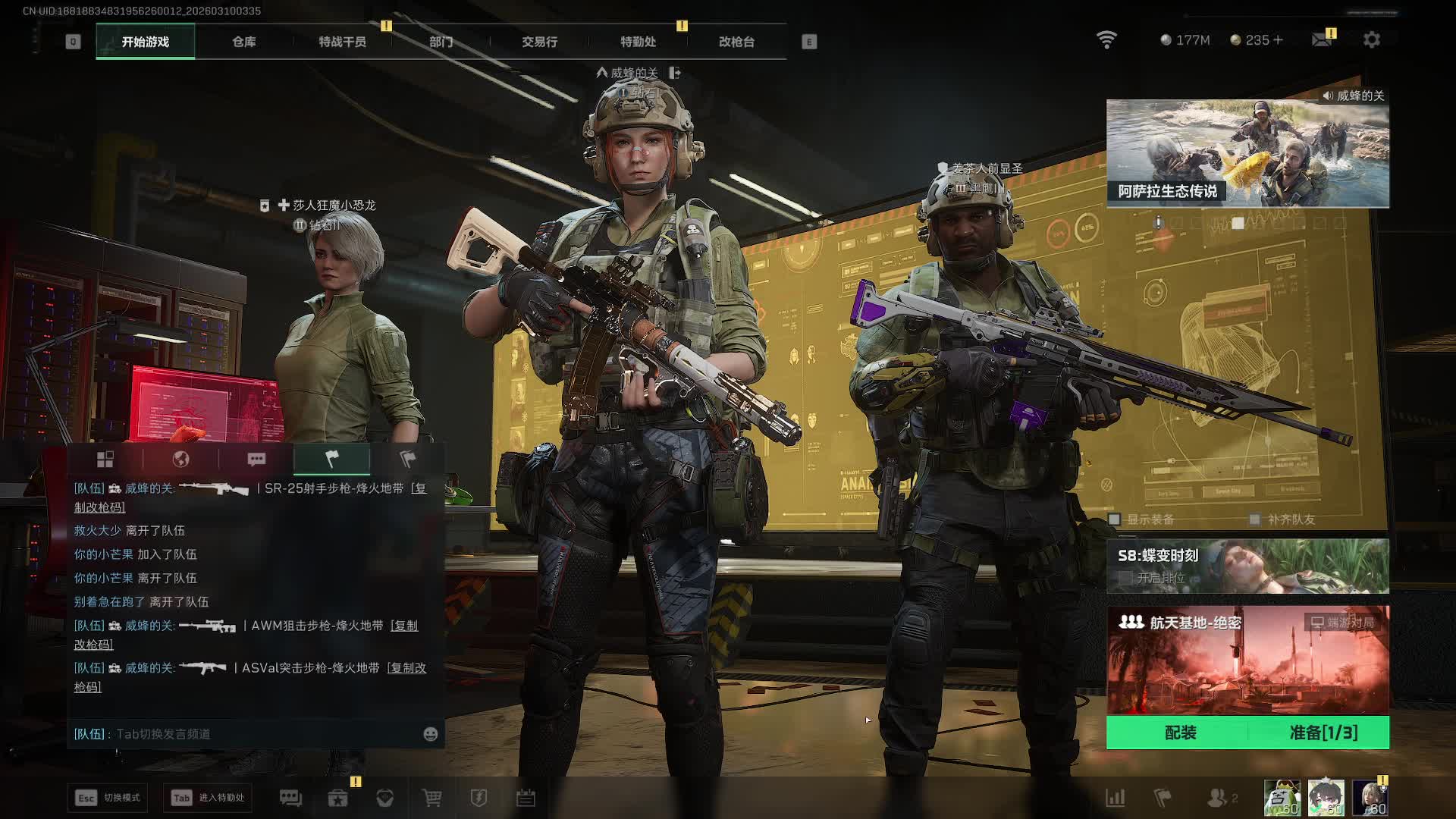The image size is (1456, 819).
Task: Open the settings gear icon
Action: (x=1371, y=39)
